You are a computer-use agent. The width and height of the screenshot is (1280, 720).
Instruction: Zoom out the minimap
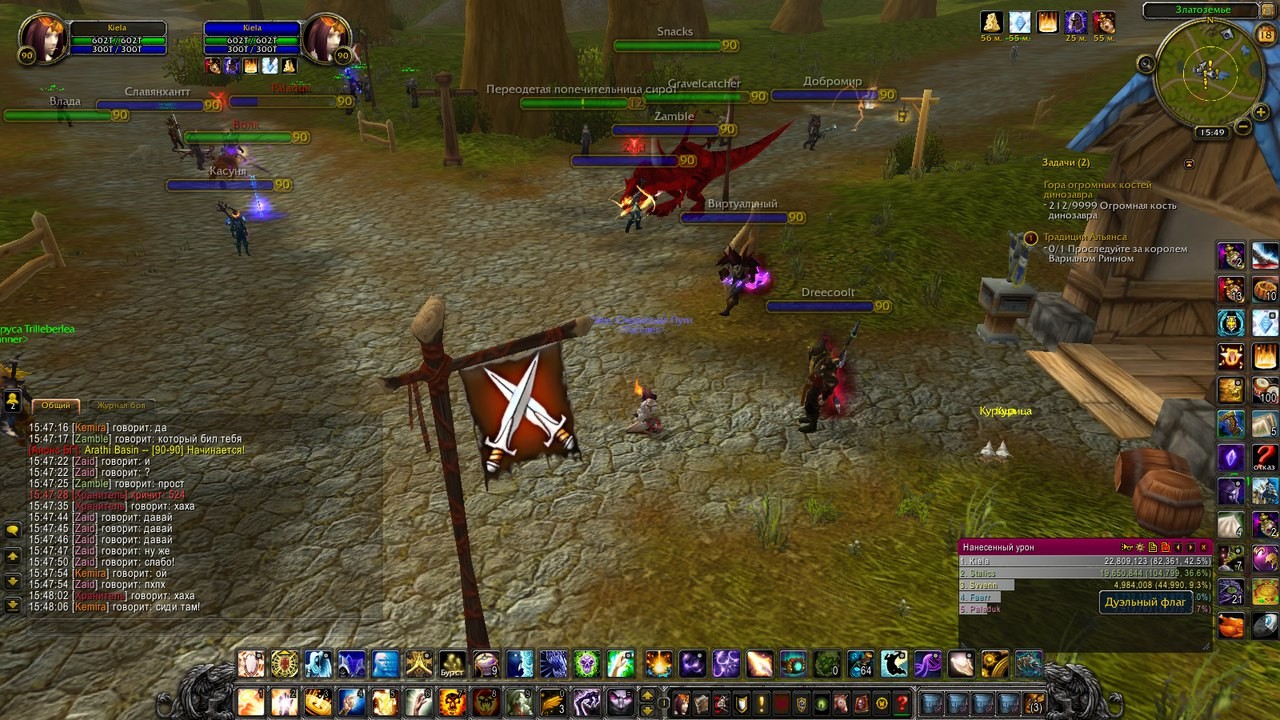1242,127
